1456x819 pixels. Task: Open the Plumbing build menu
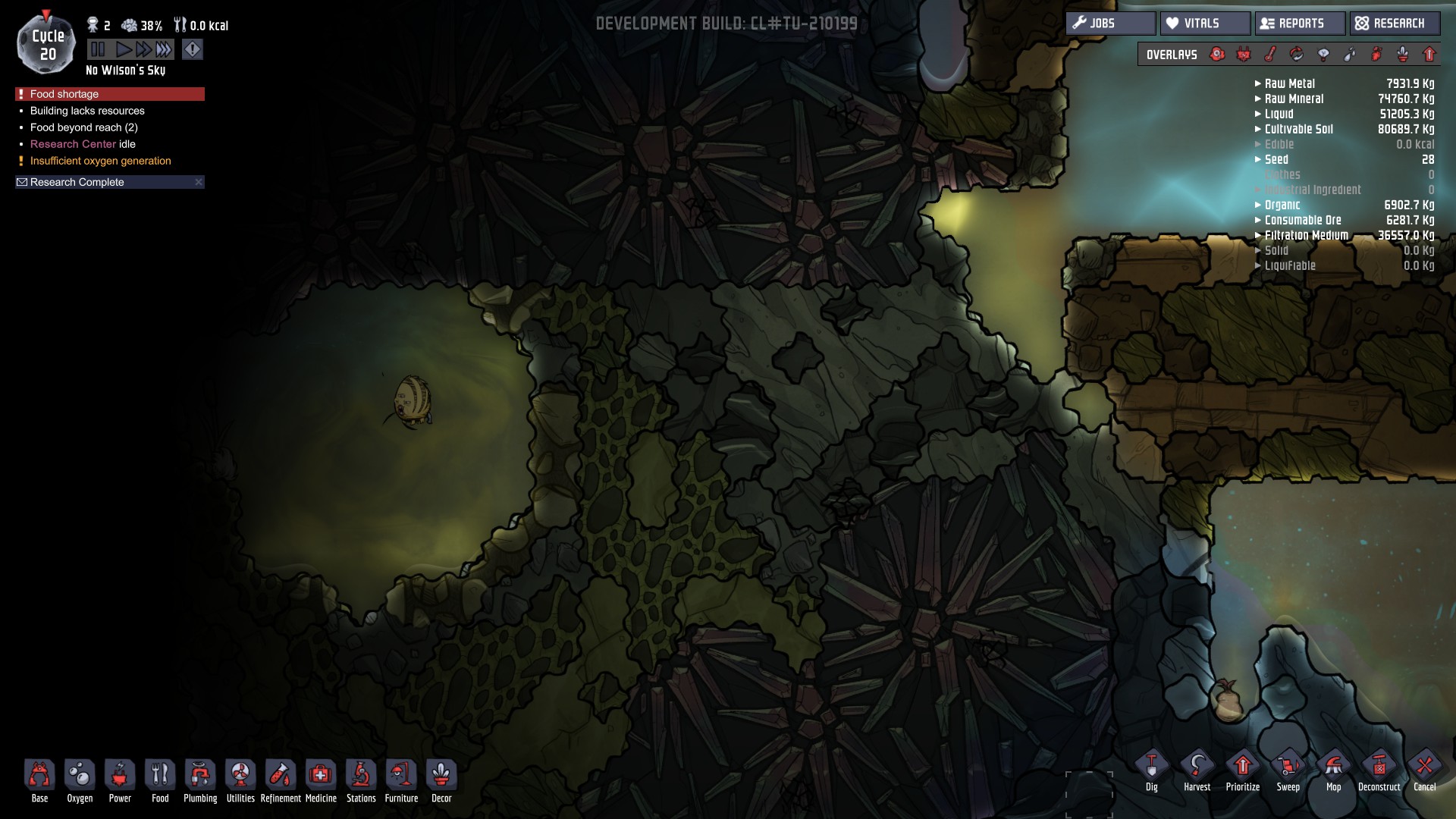[x=200, y=781]
